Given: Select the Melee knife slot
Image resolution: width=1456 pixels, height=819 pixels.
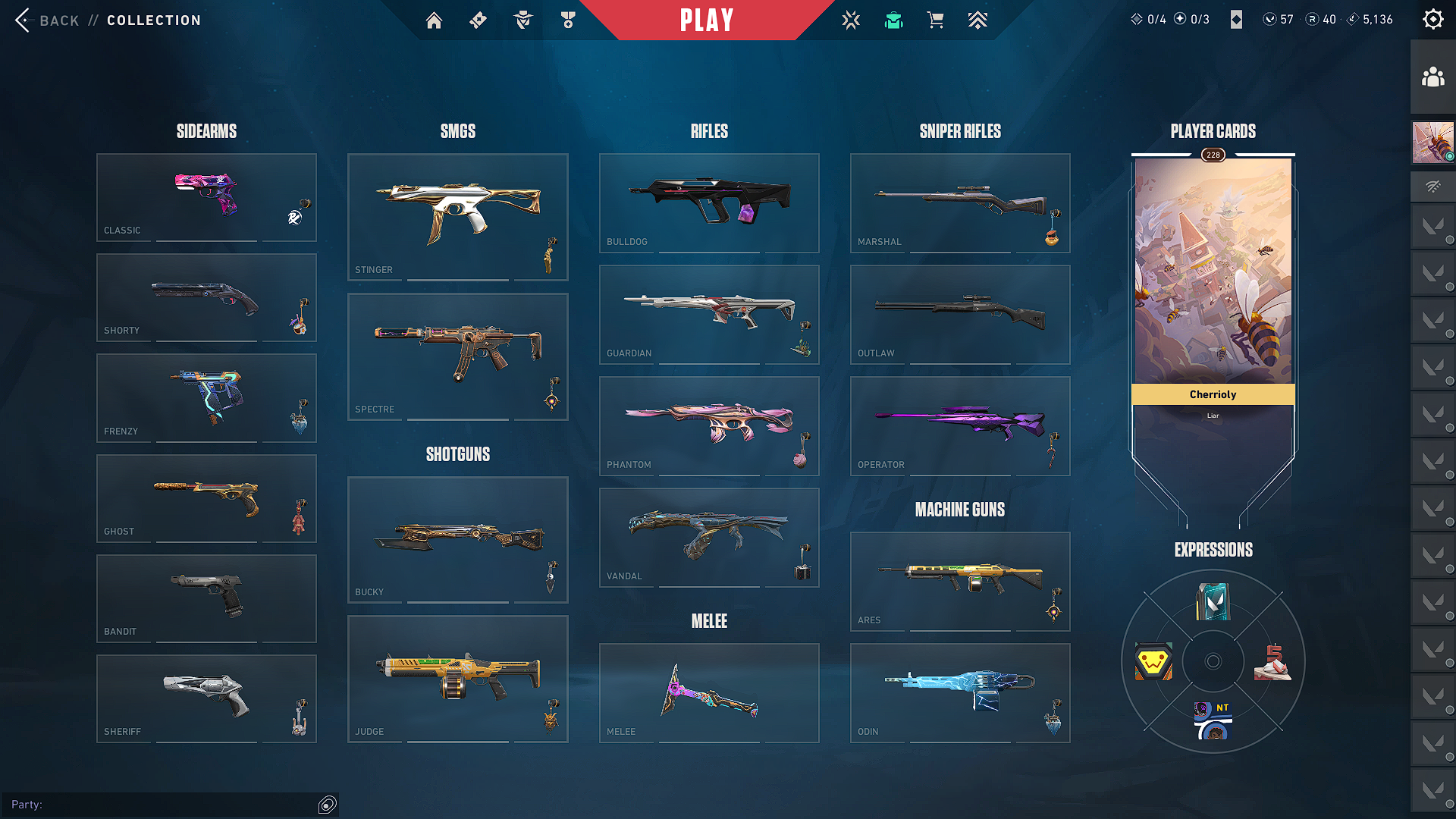Looking at the screenshot, I should point(709,692).
